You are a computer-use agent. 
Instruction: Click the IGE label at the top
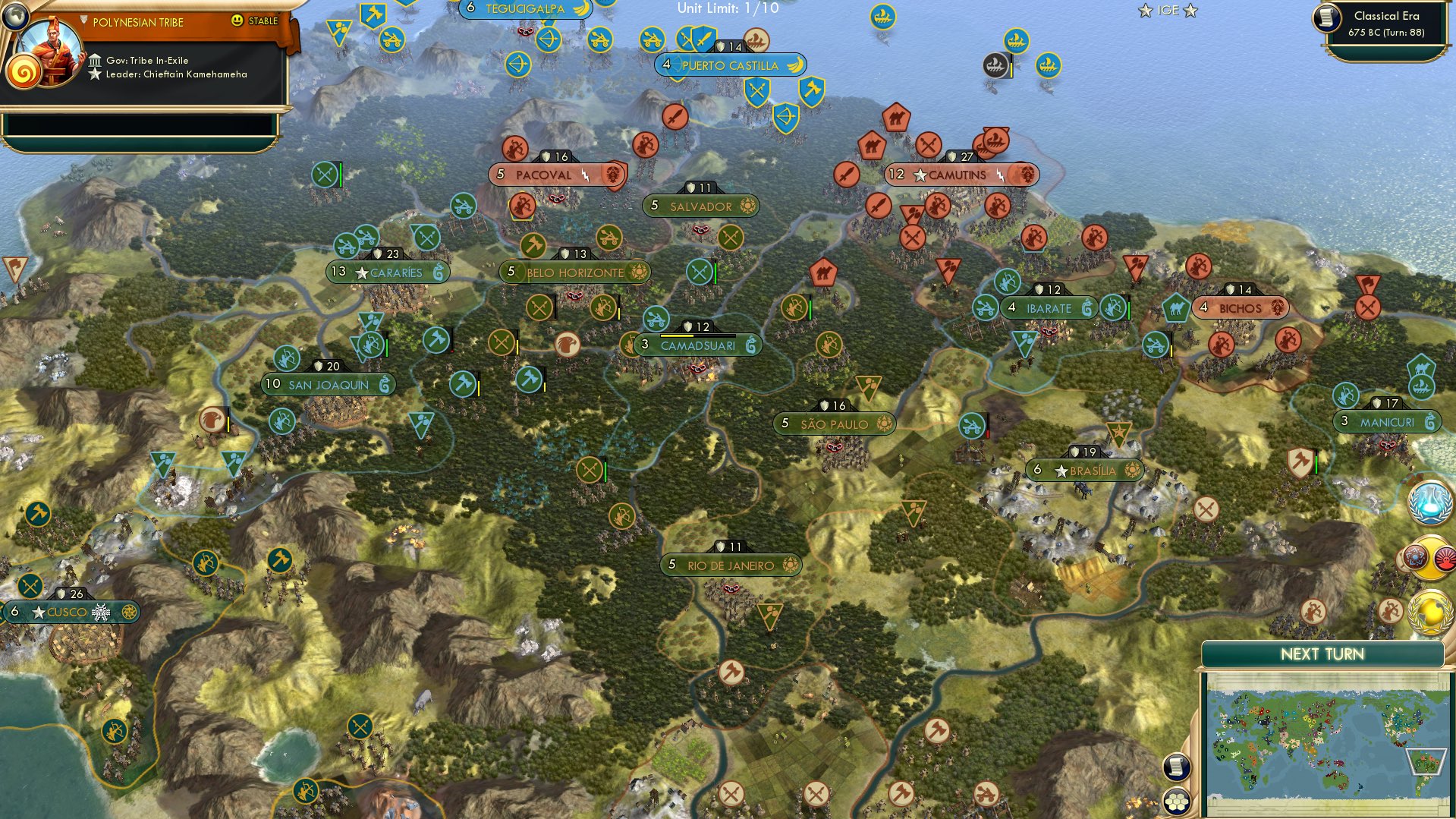[1167, 11]
